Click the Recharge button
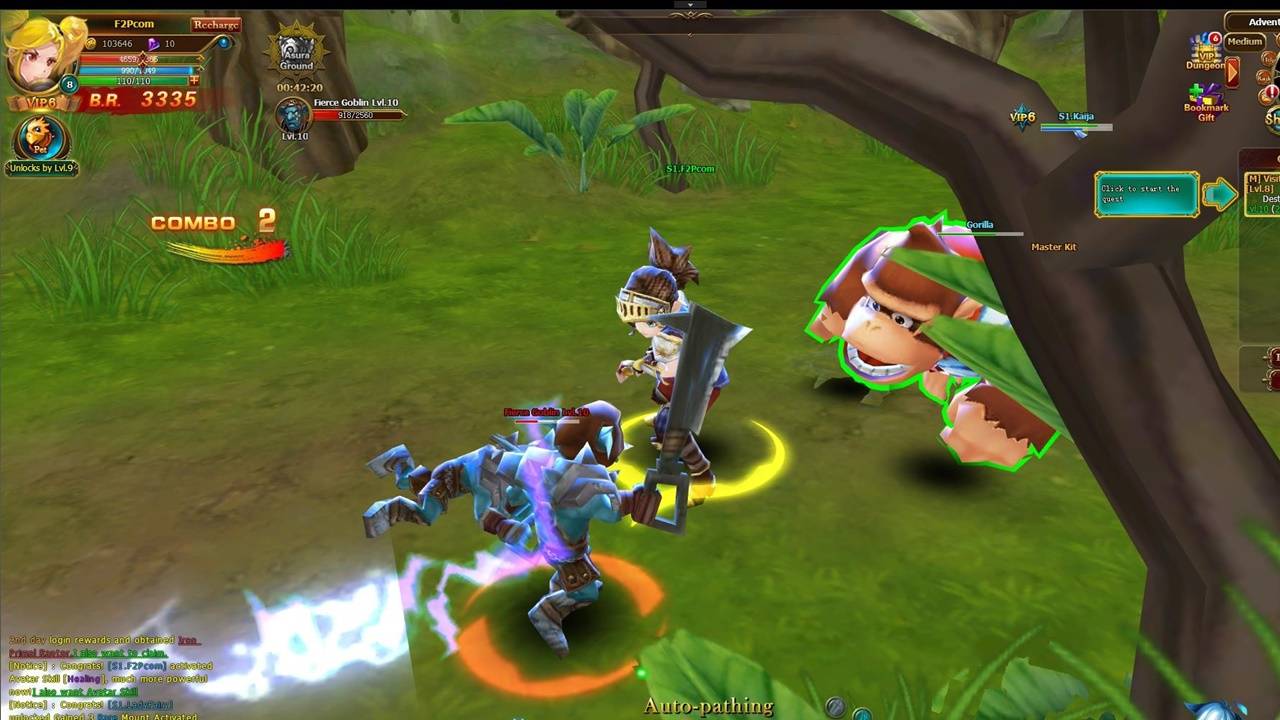This screenshot has width=1280, height=720. [x=216, y=24]
